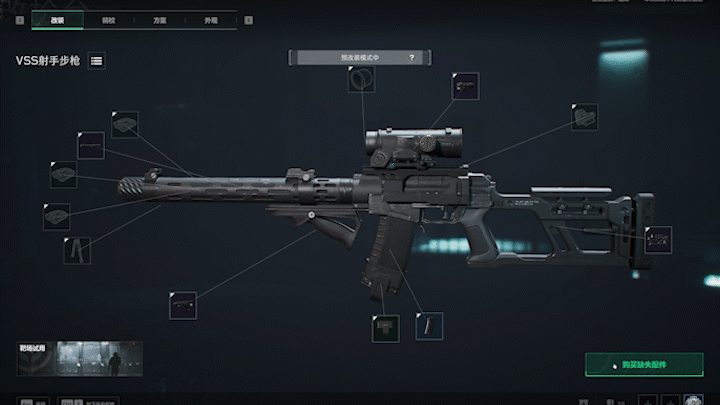Open the 外观 appearance tab
Viewport: 720px width, 405px height.
click(x=211, y=19)
